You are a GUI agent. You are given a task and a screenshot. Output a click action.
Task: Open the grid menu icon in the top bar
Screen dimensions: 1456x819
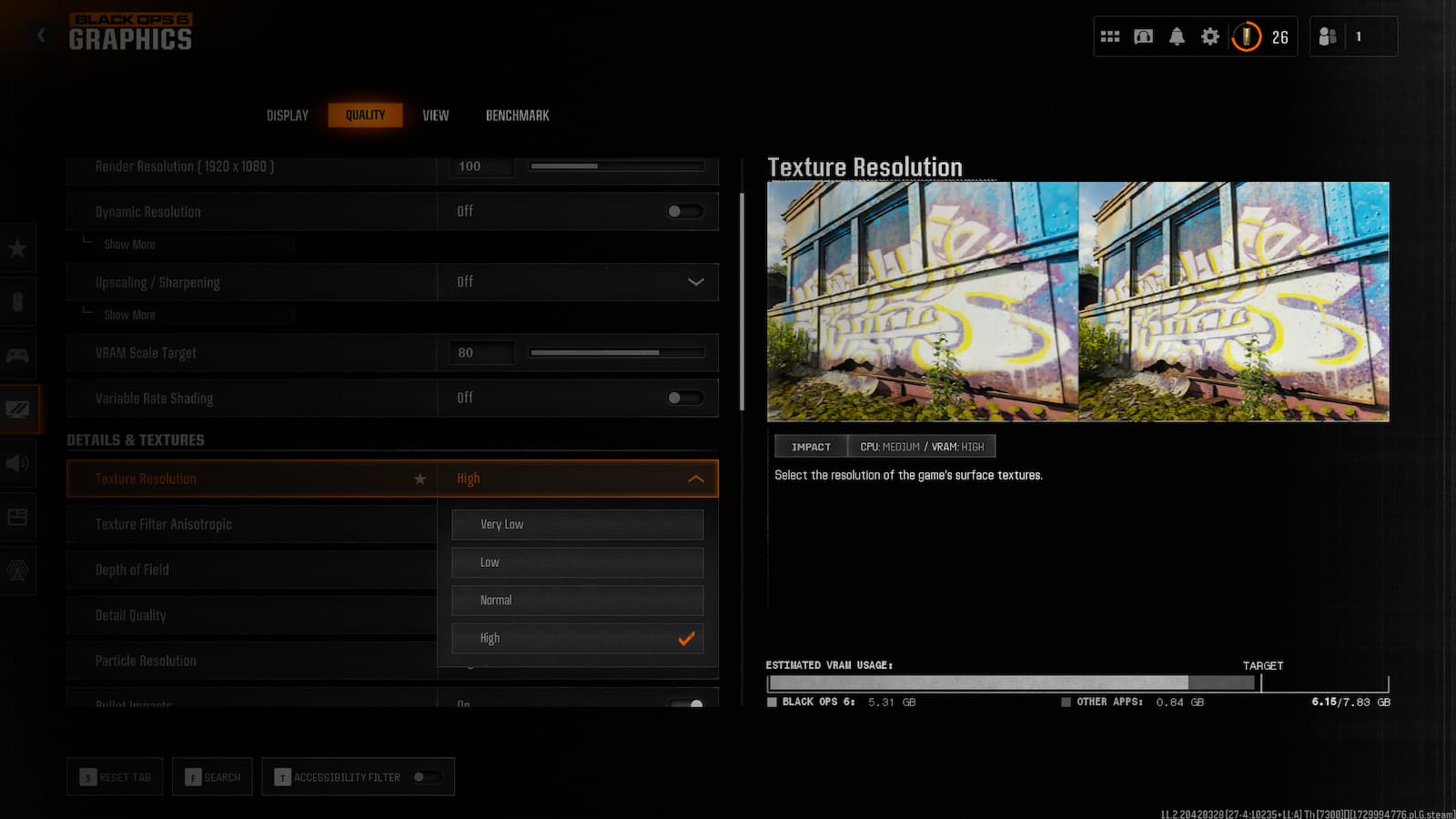pos(1110,36)
